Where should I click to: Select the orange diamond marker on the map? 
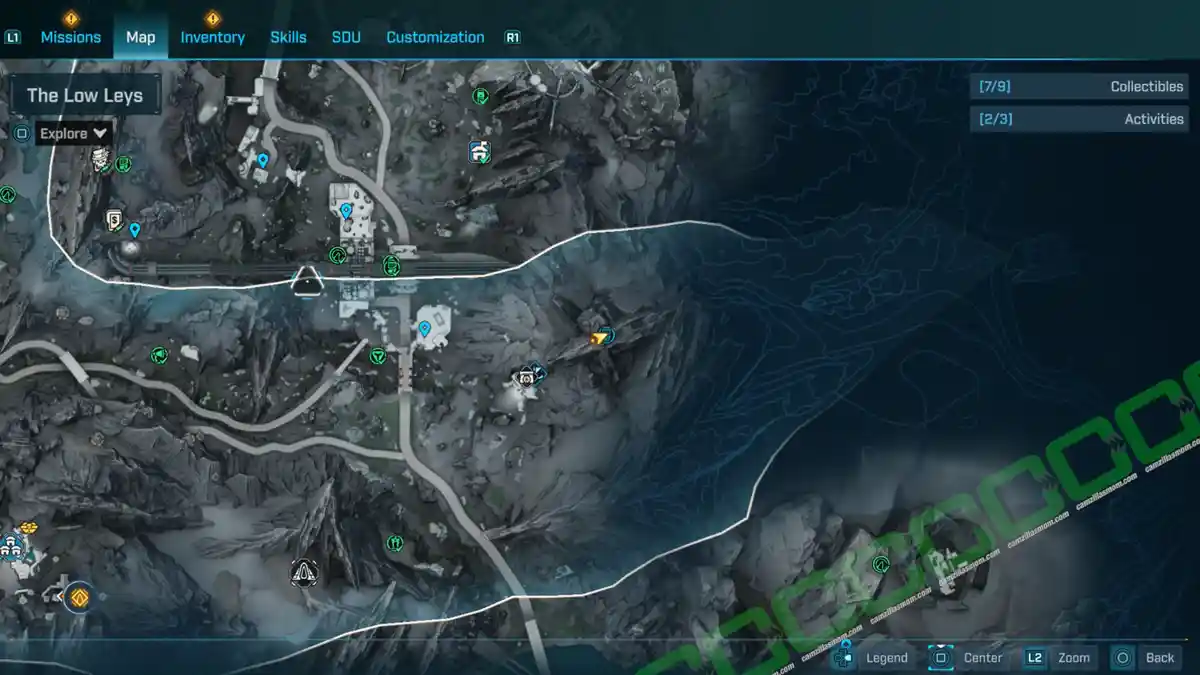[79, 597]
